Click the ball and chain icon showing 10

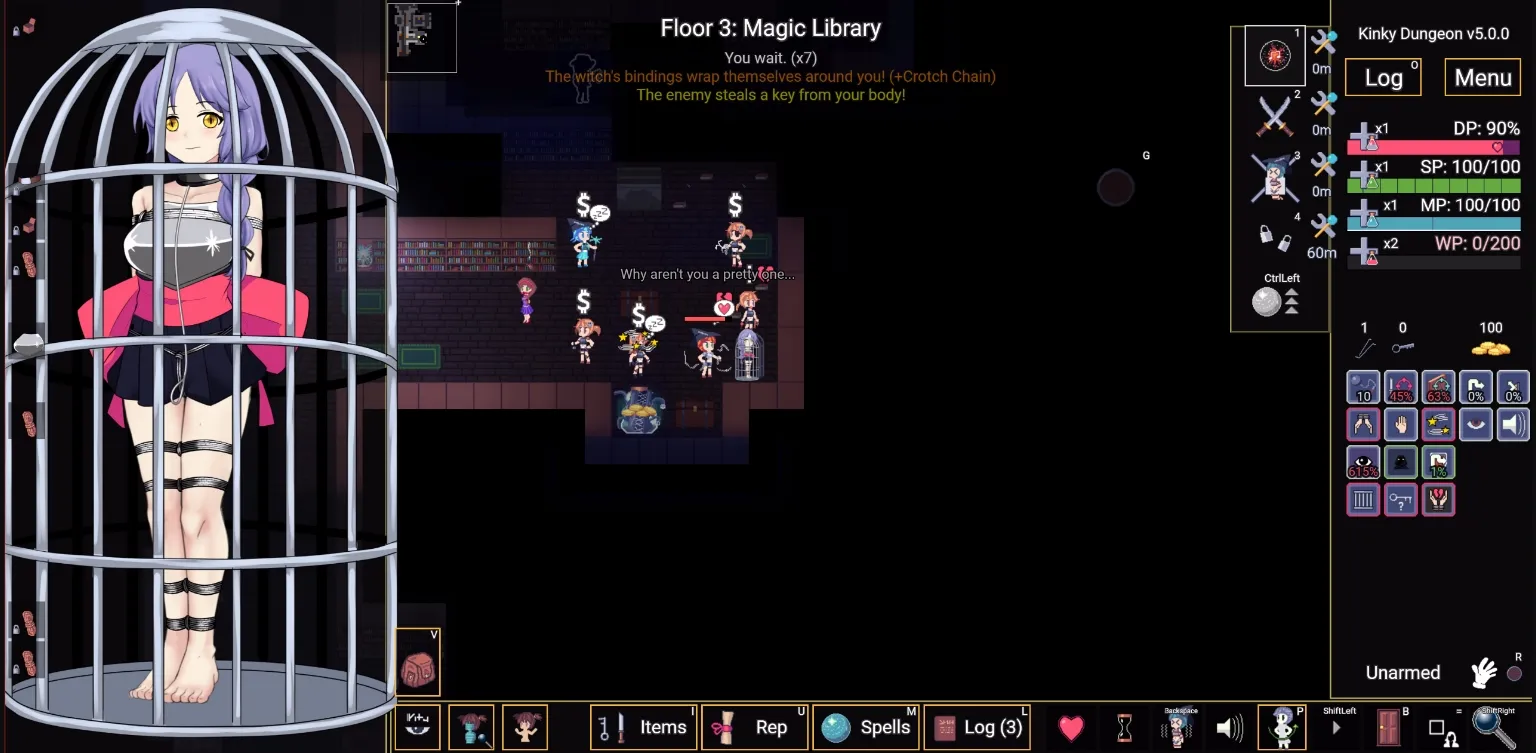[1363, 387]
